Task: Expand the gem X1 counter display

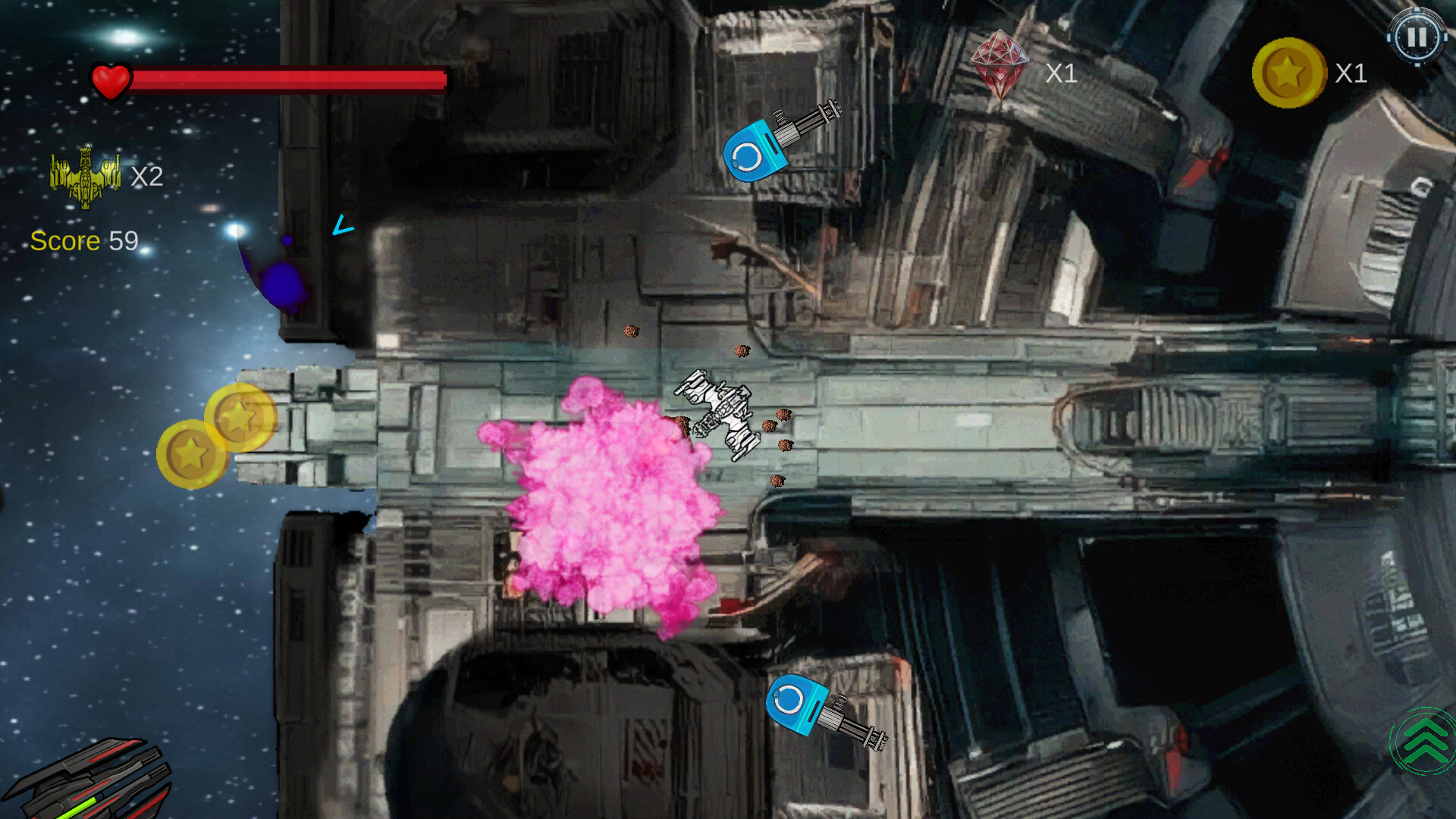Action: (x=1062, y=73)
